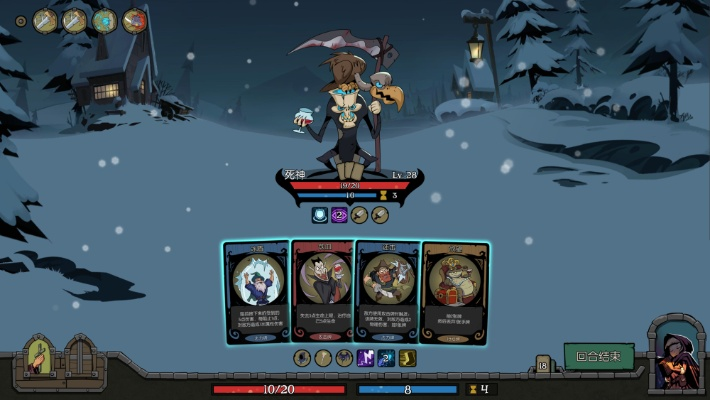Screen dimensions: 710x400
Task: Select the golden boot buff icon
Action: (408, 357)
